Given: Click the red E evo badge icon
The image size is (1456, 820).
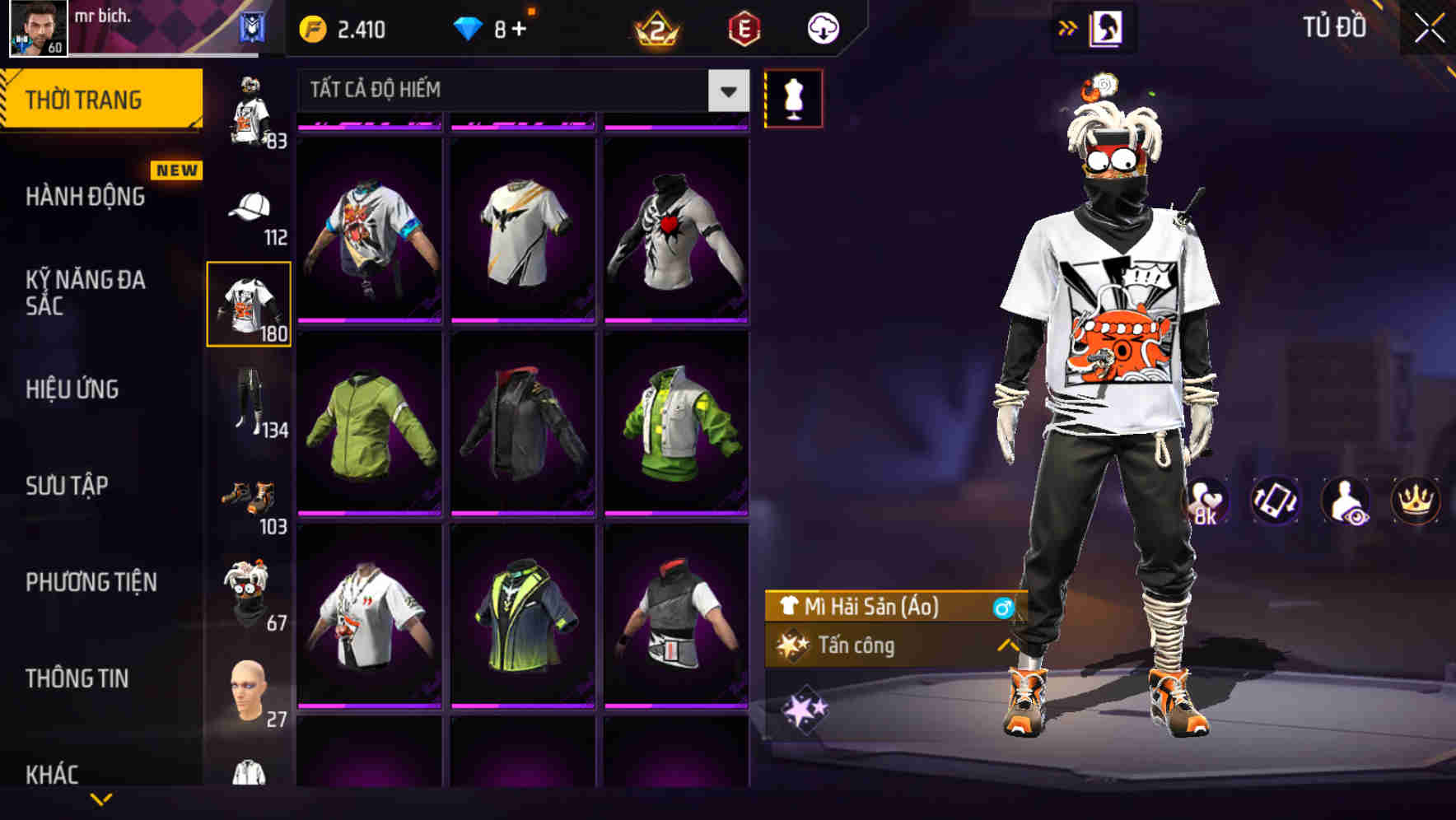Looking at the screenshot, I should coord(742,26).
